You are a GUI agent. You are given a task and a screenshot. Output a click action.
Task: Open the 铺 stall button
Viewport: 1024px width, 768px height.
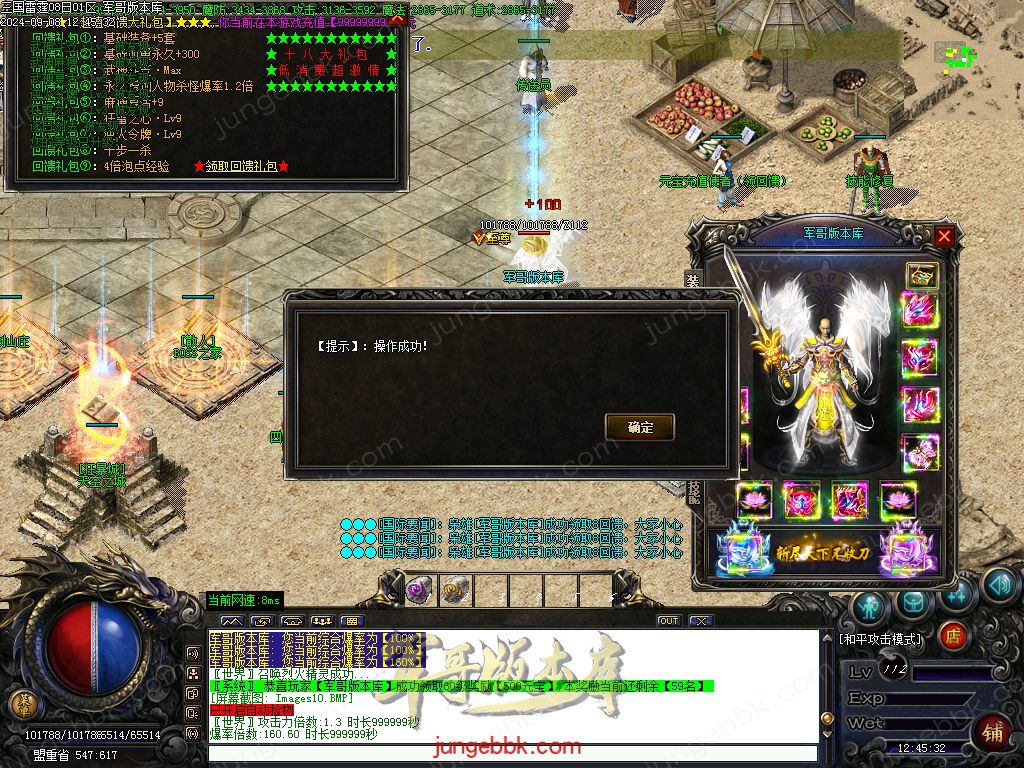[x=992, y=731]
